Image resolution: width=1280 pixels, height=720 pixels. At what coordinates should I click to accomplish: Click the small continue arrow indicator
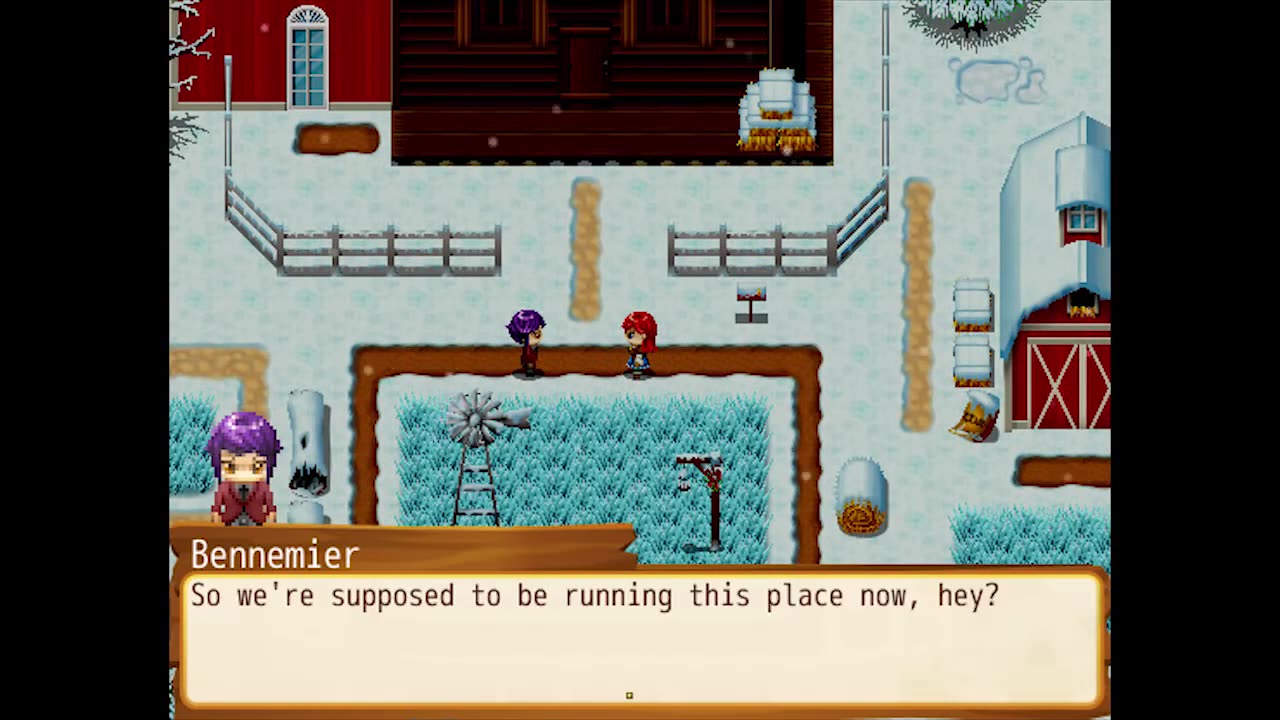(x=629, y=695)
